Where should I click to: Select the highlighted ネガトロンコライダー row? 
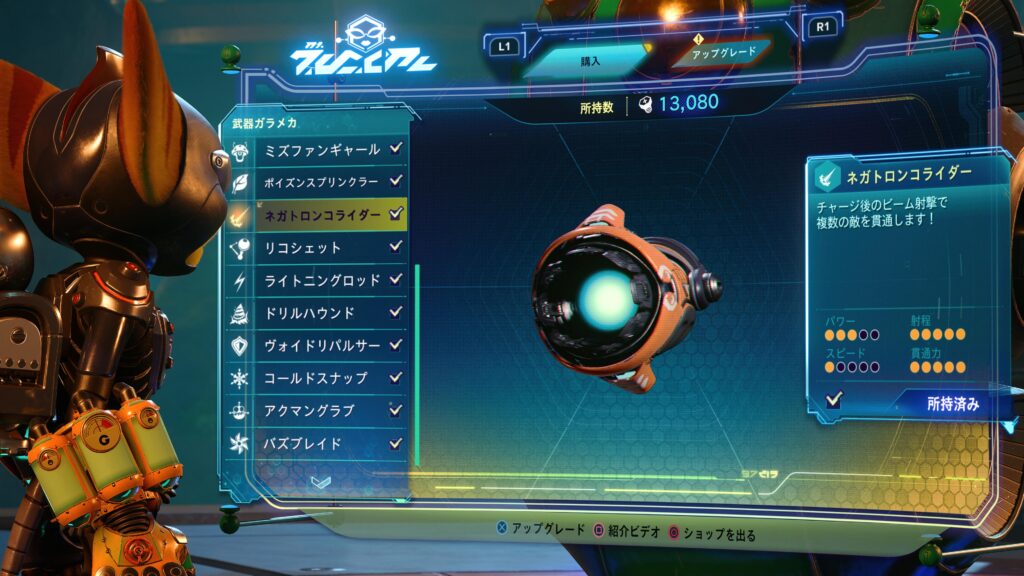[320, 214]
